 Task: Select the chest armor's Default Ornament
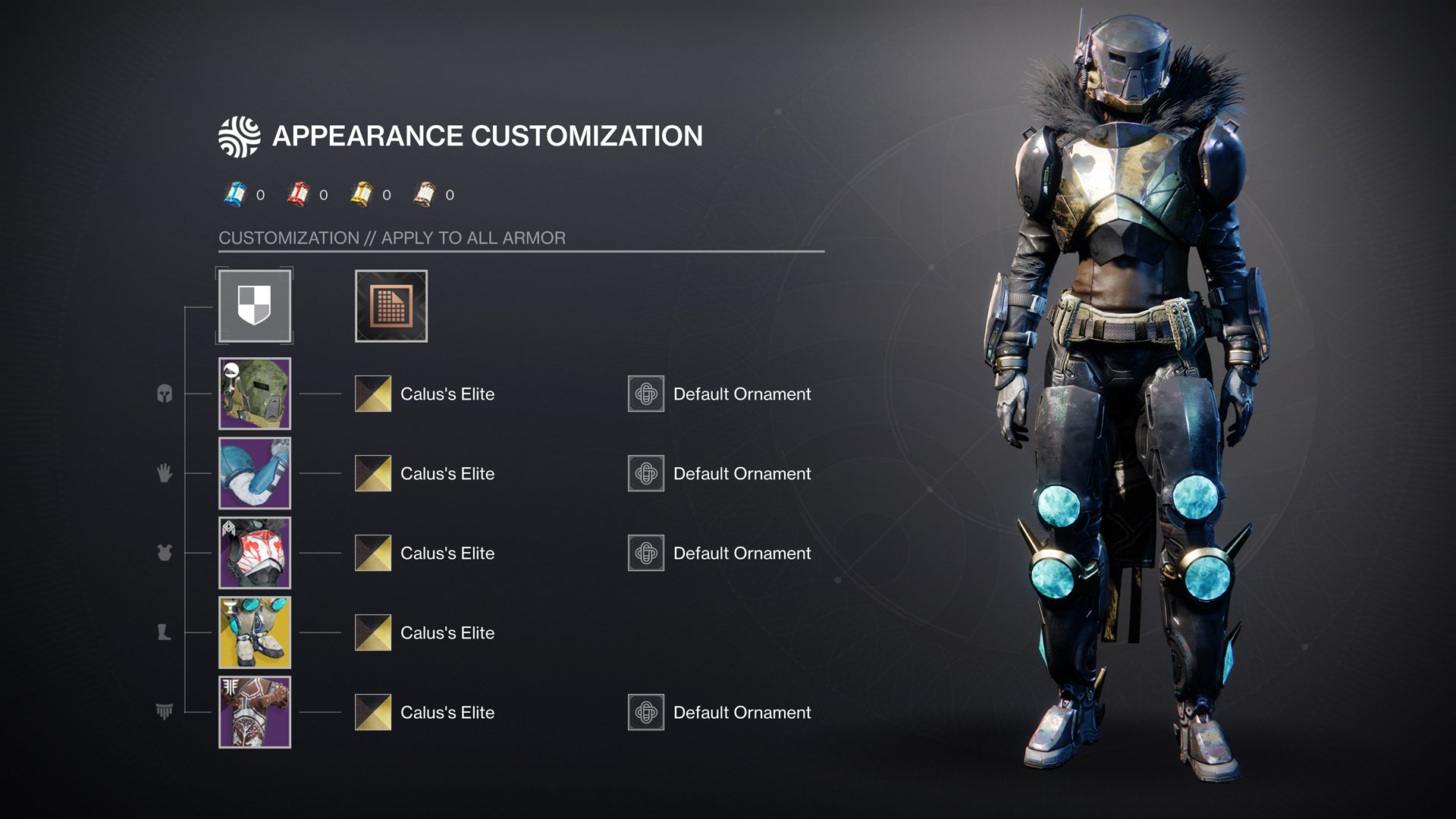(646, 553)
